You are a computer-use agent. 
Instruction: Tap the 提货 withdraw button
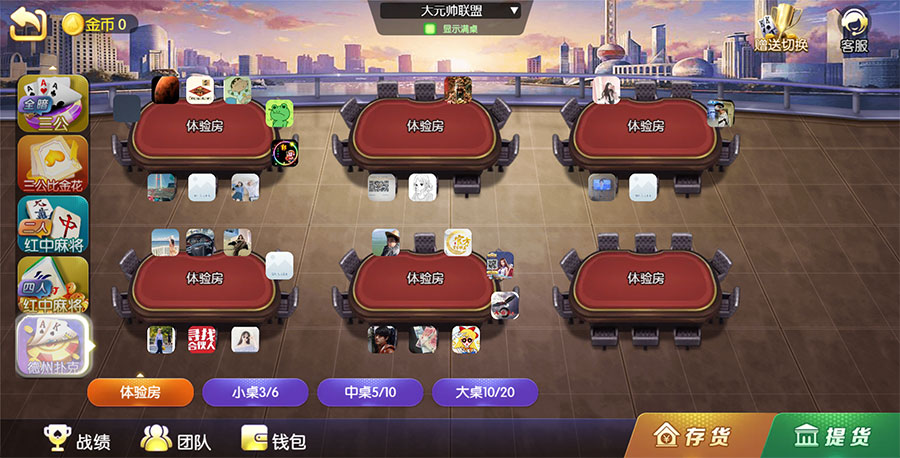pos(832,436)
